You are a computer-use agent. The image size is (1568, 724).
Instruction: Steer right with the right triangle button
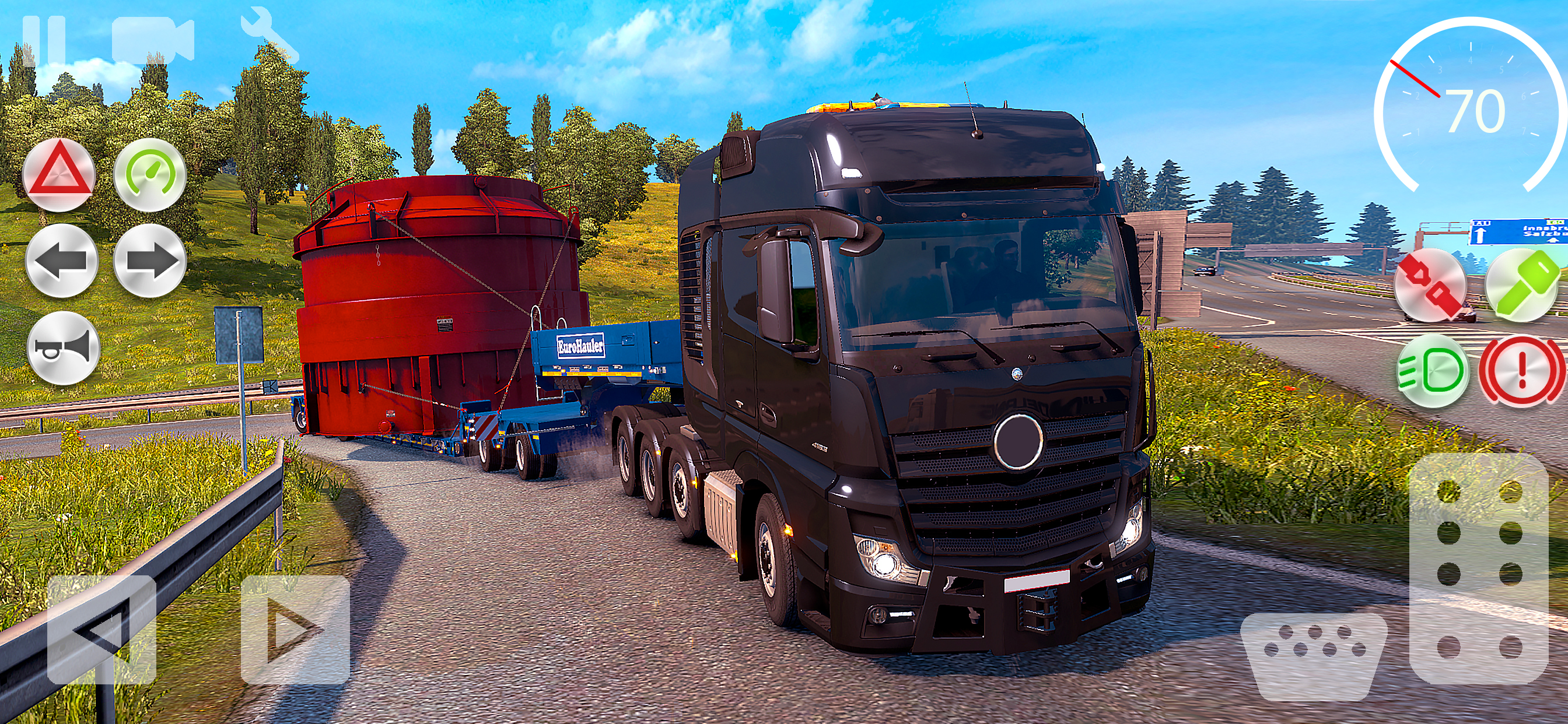[295, 630]
